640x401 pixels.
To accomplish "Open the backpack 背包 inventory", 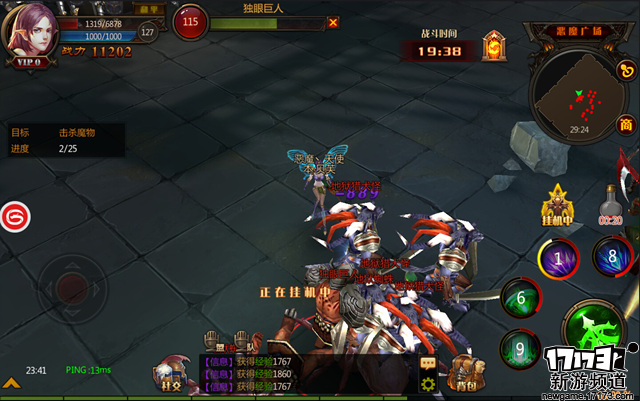I will pos(462,374).
